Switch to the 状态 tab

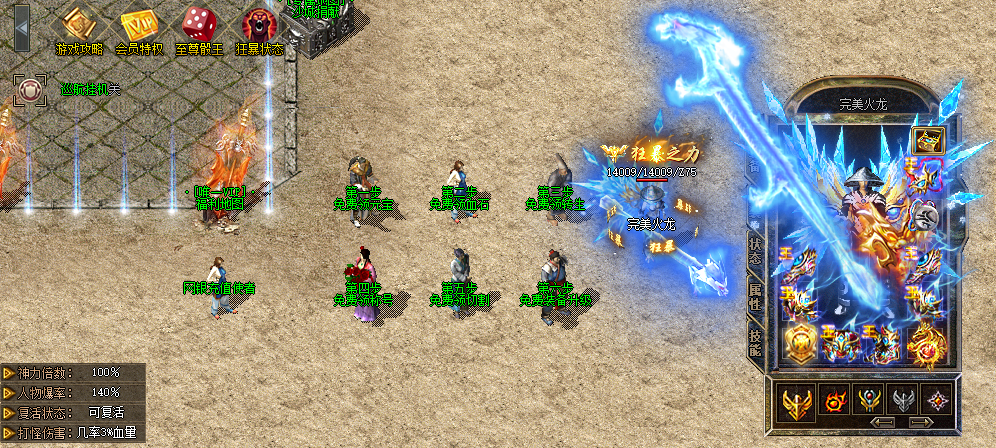(756, 253)
